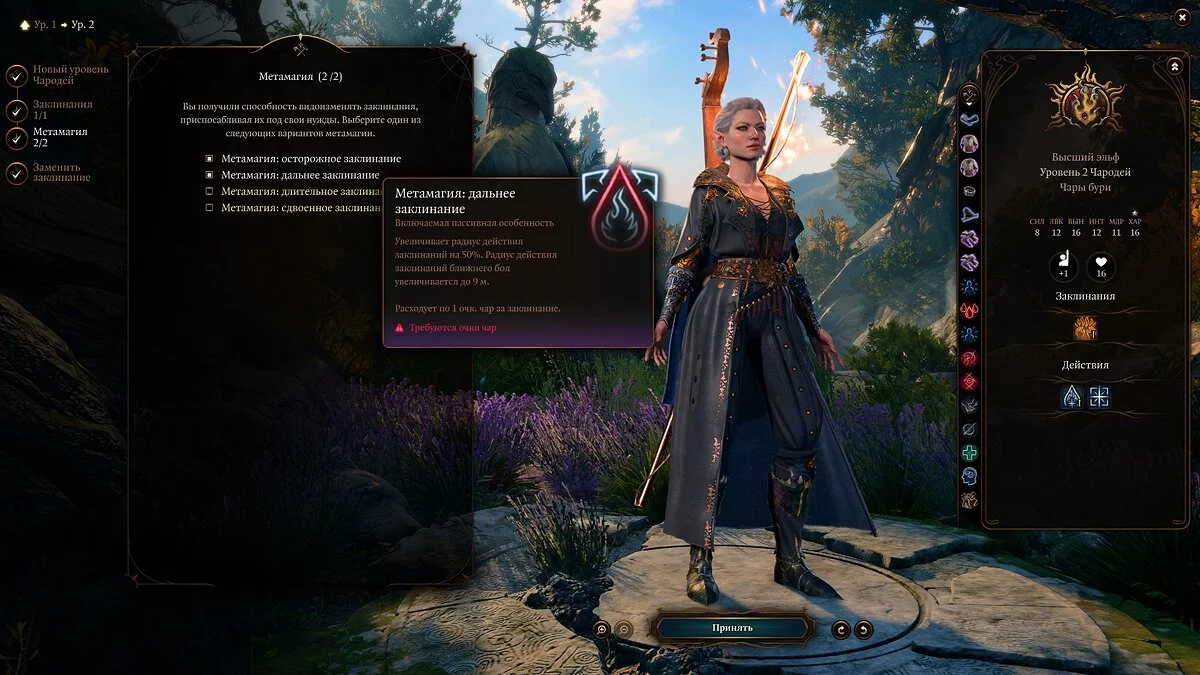Zoom in on the character with magnifier plus
This screenshot has height=675, width=1200.
pyautogui.click(x=602, y=629)
